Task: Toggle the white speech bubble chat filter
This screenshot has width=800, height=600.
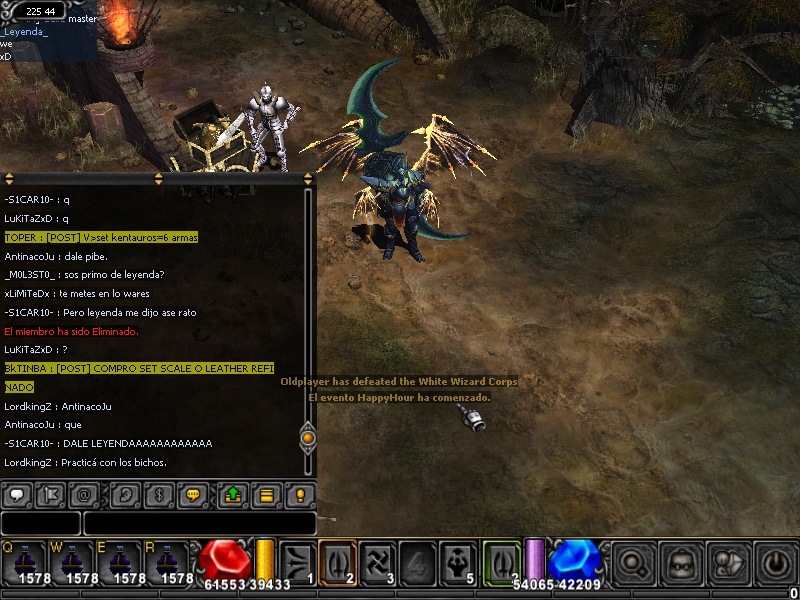Action: pos(17,495)
